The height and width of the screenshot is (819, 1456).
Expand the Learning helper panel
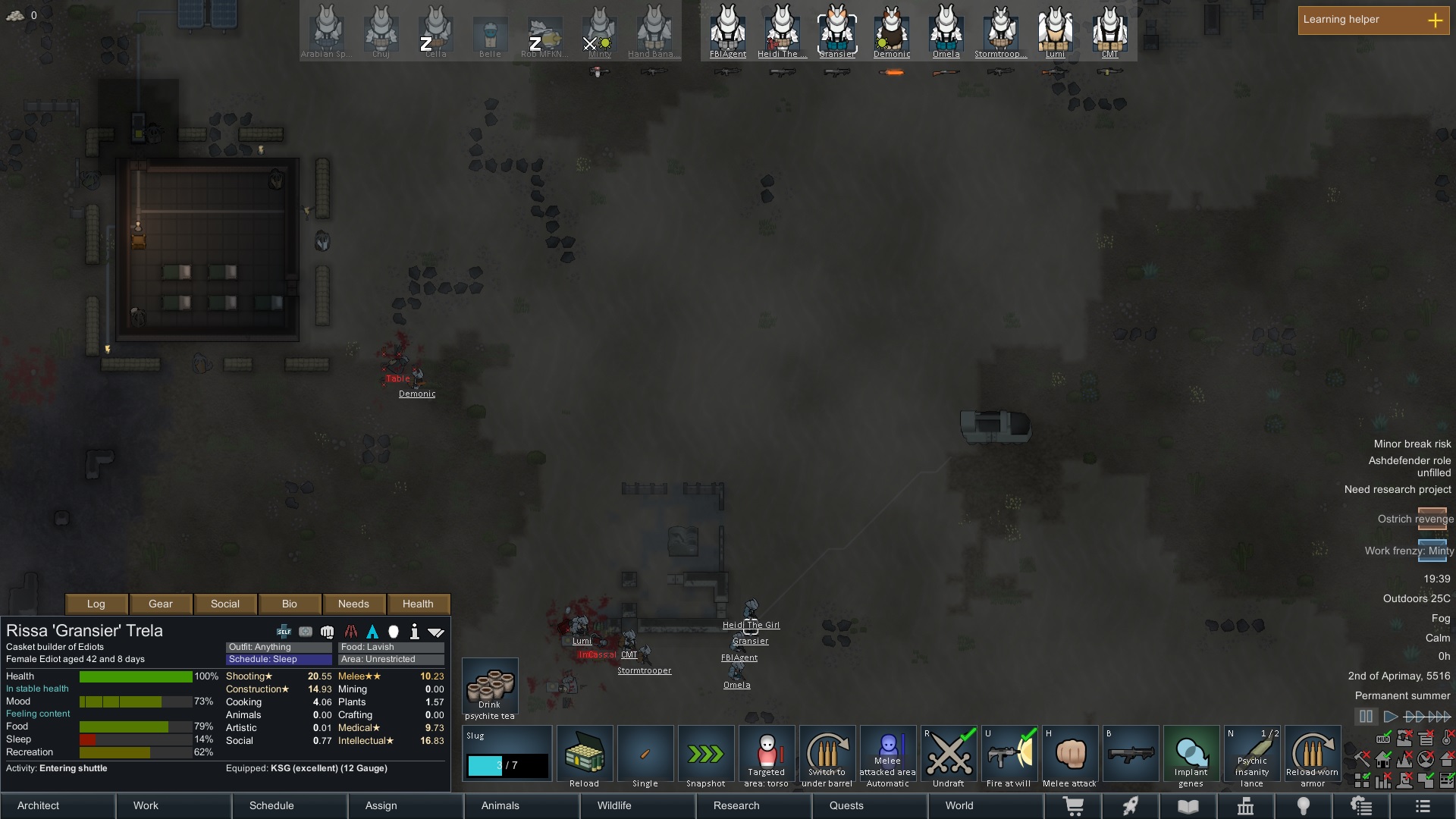(1437, 20)
